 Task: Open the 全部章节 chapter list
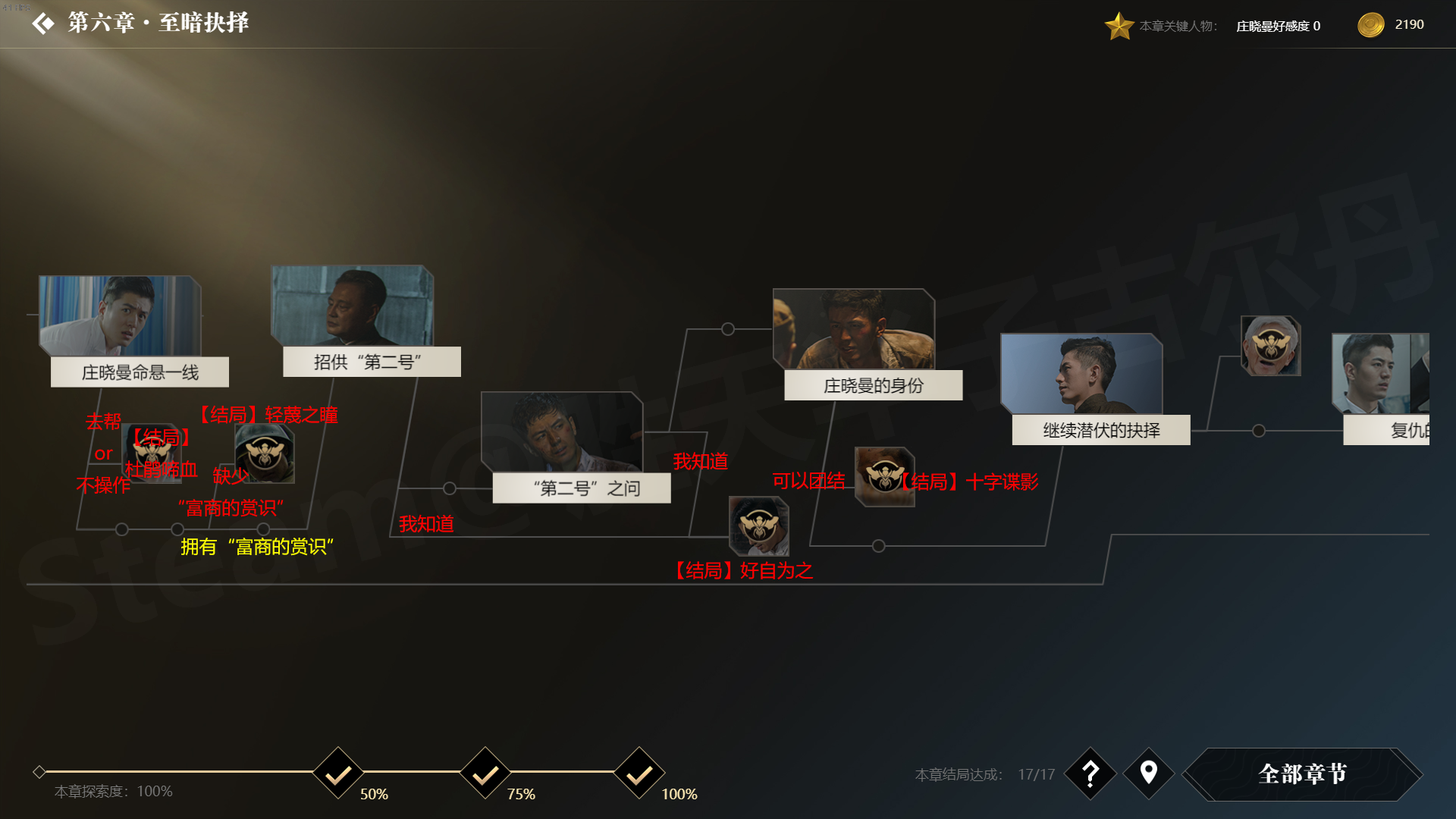[x=1302, y=773]
